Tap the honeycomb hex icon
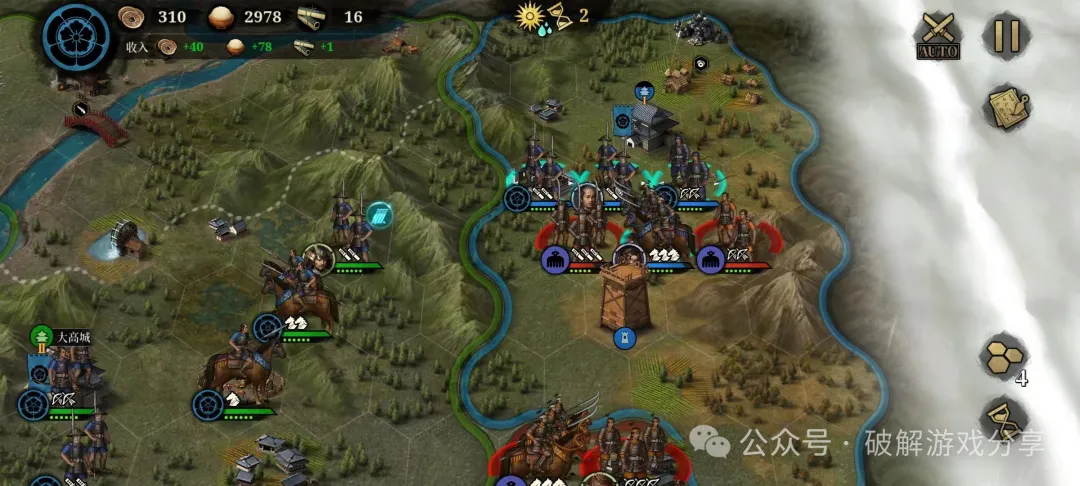Image resolution: width=1080 pixels, height=486 pixels. [x=1003, y=355]
